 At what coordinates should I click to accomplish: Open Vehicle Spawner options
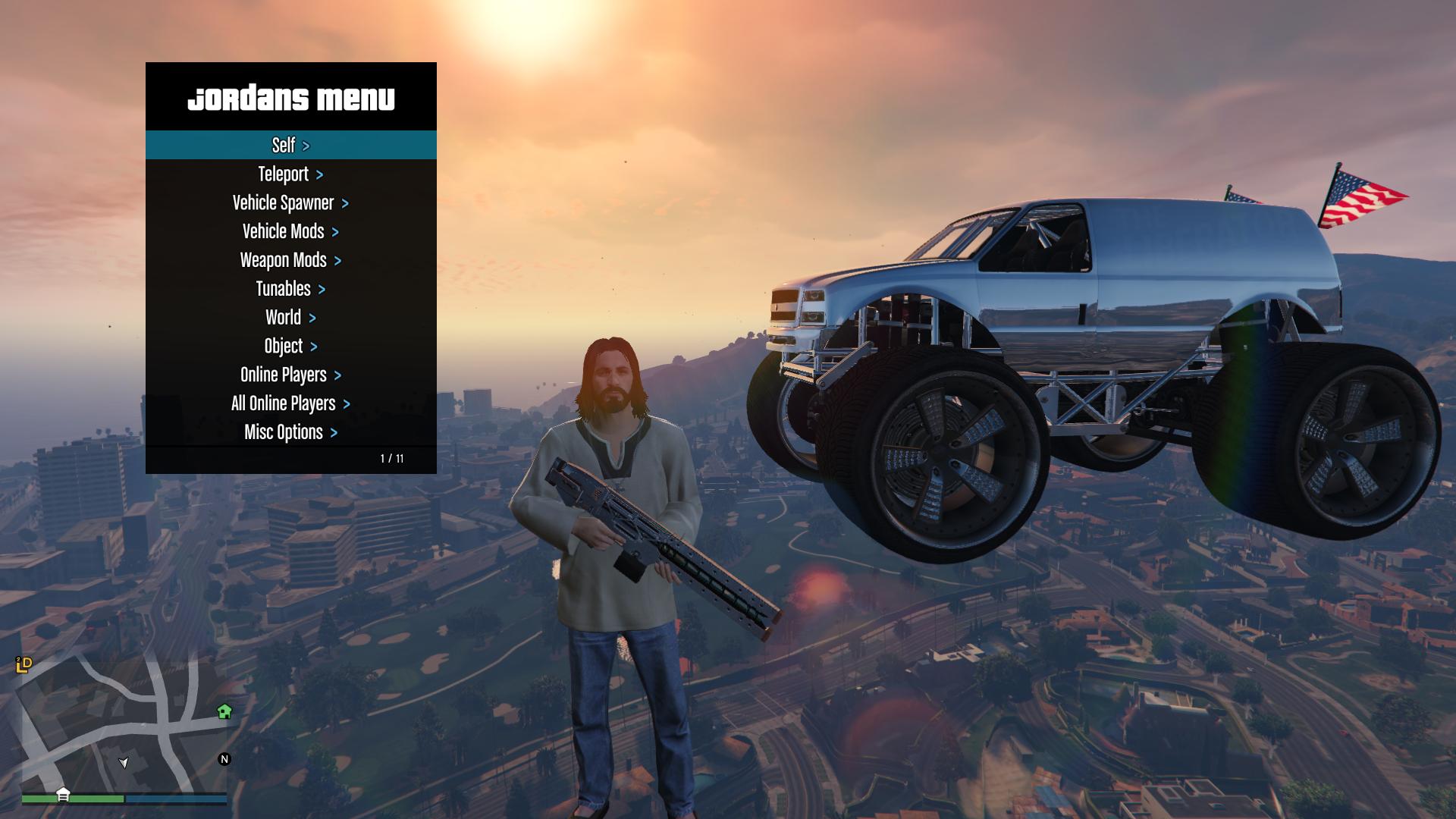(x=290, y=203)
